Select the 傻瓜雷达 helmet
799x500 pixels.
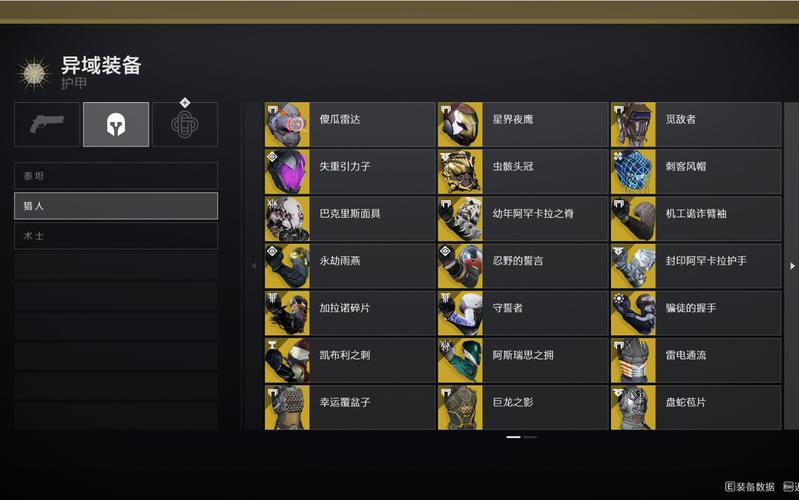tap(349, 125)
